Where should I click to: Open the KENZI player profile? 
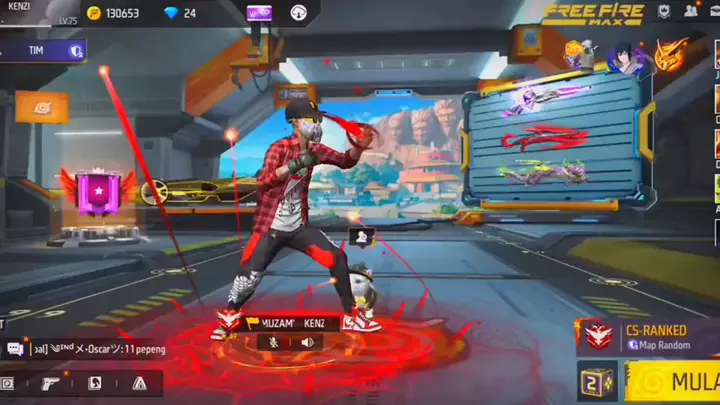(x=30, y=12)
